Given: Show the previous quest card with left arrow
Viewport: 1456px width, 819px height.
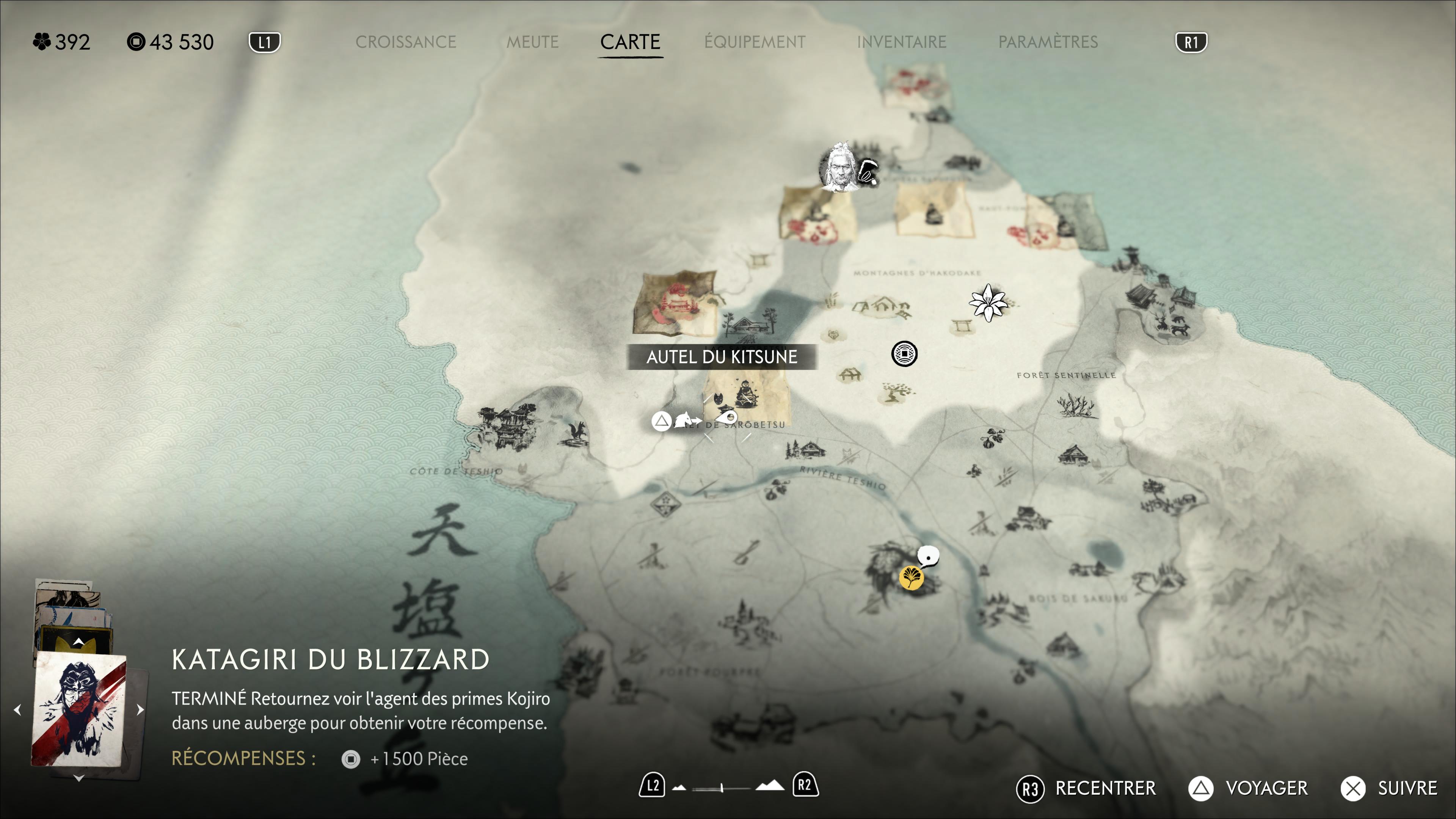Looking at the screenshot, I should point(17,709).
